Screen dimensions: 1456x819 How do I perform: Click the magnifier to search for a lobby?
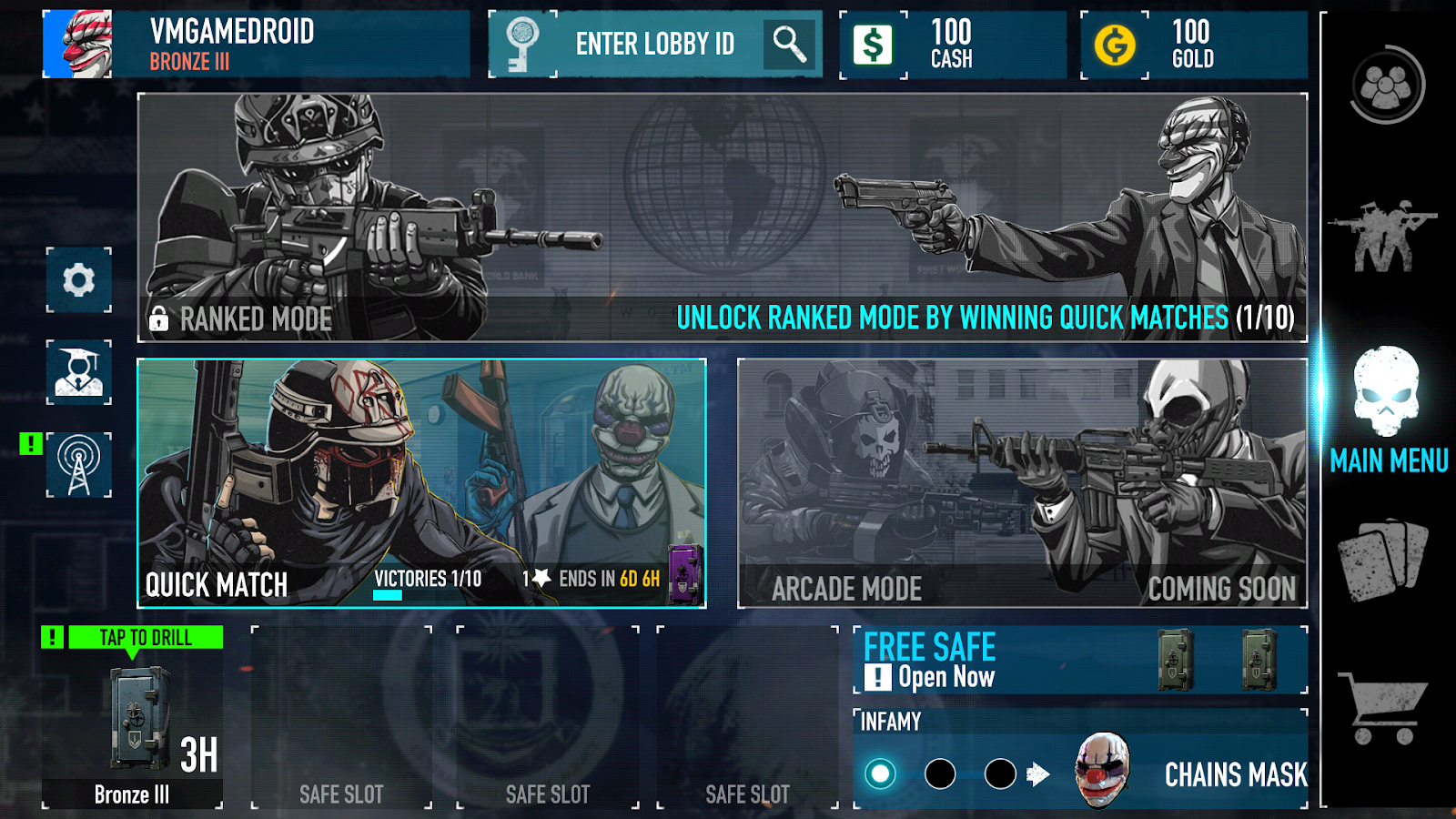click(x=788, y=44)
